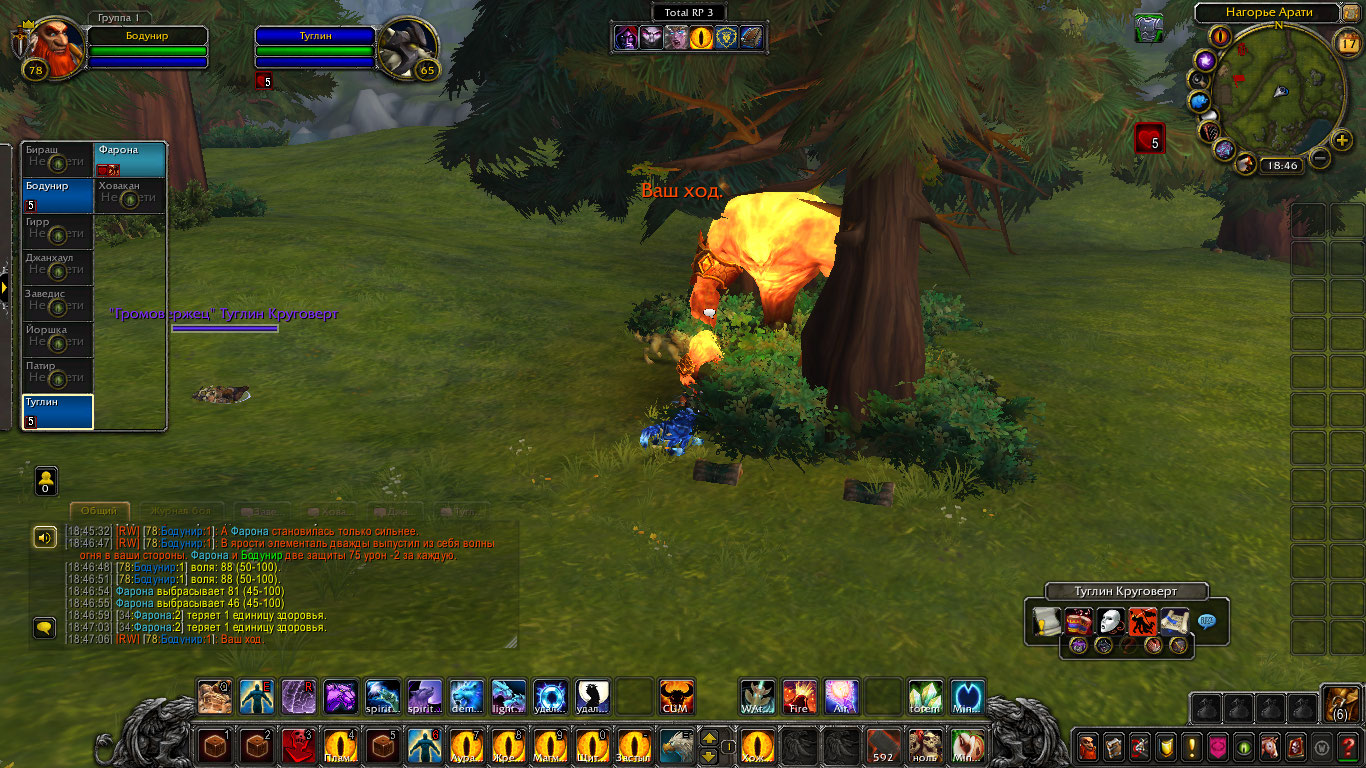Activate the Fire totem ability
The image size is (1366, 768).
point(799,696)
